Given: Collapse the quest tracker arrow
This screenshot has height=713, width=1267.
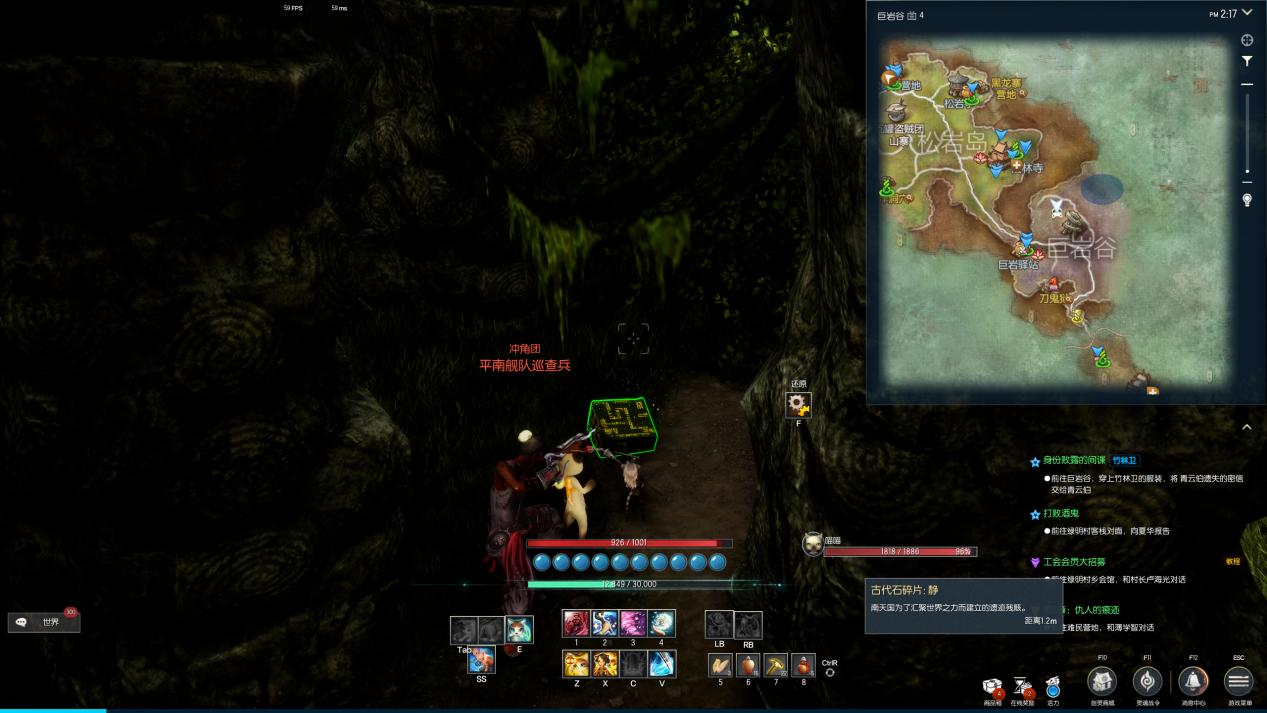Looking at the screenshot, I should point(1247,428).
